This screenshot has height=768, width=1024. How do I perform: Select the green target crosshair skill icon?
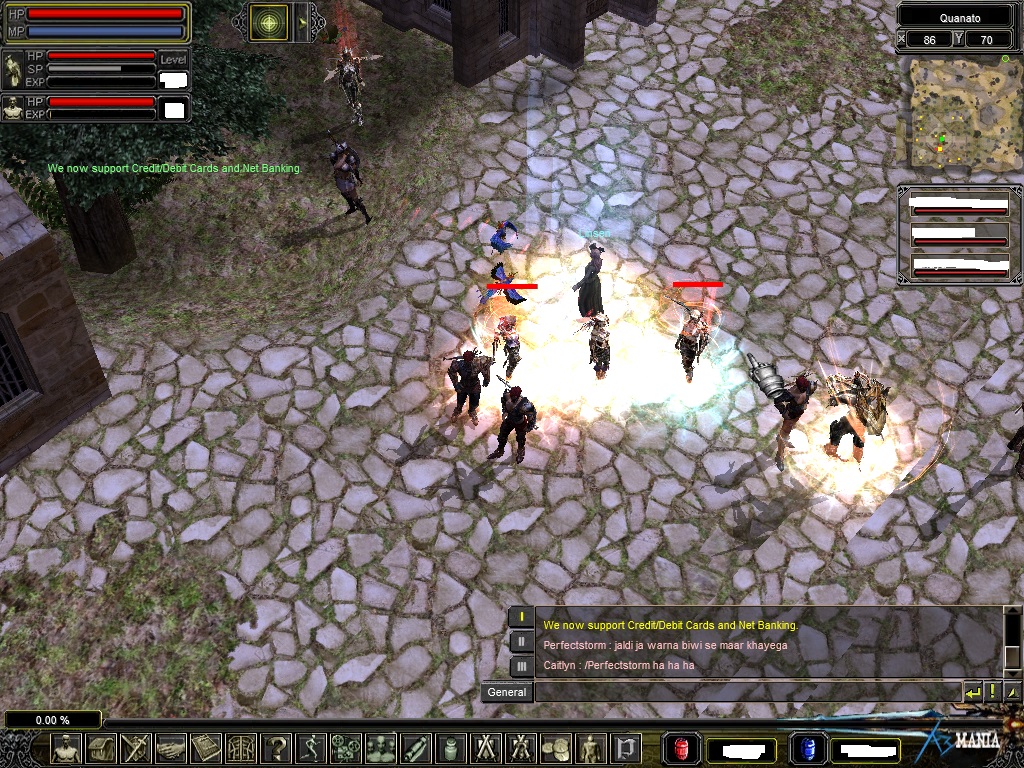coord(268,22)
